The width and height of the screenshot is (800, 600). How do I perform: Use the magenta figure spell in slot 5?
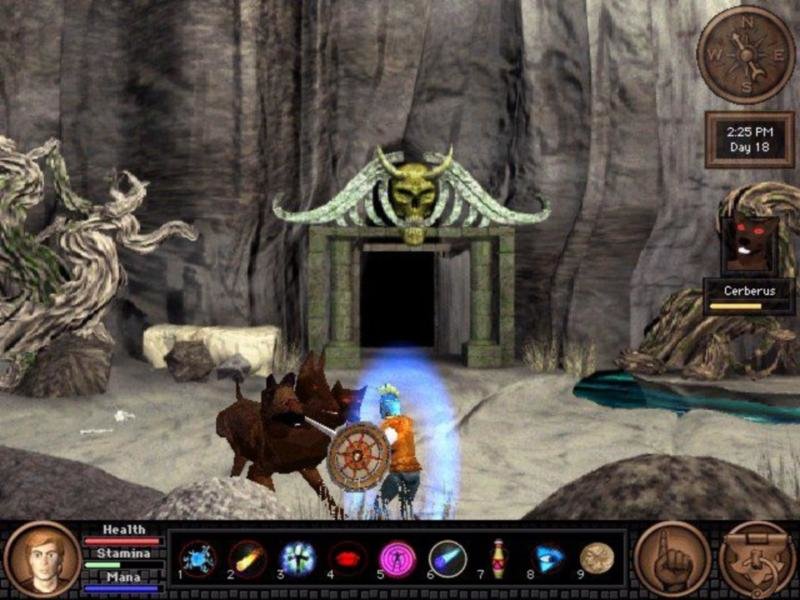coord(397,558)
